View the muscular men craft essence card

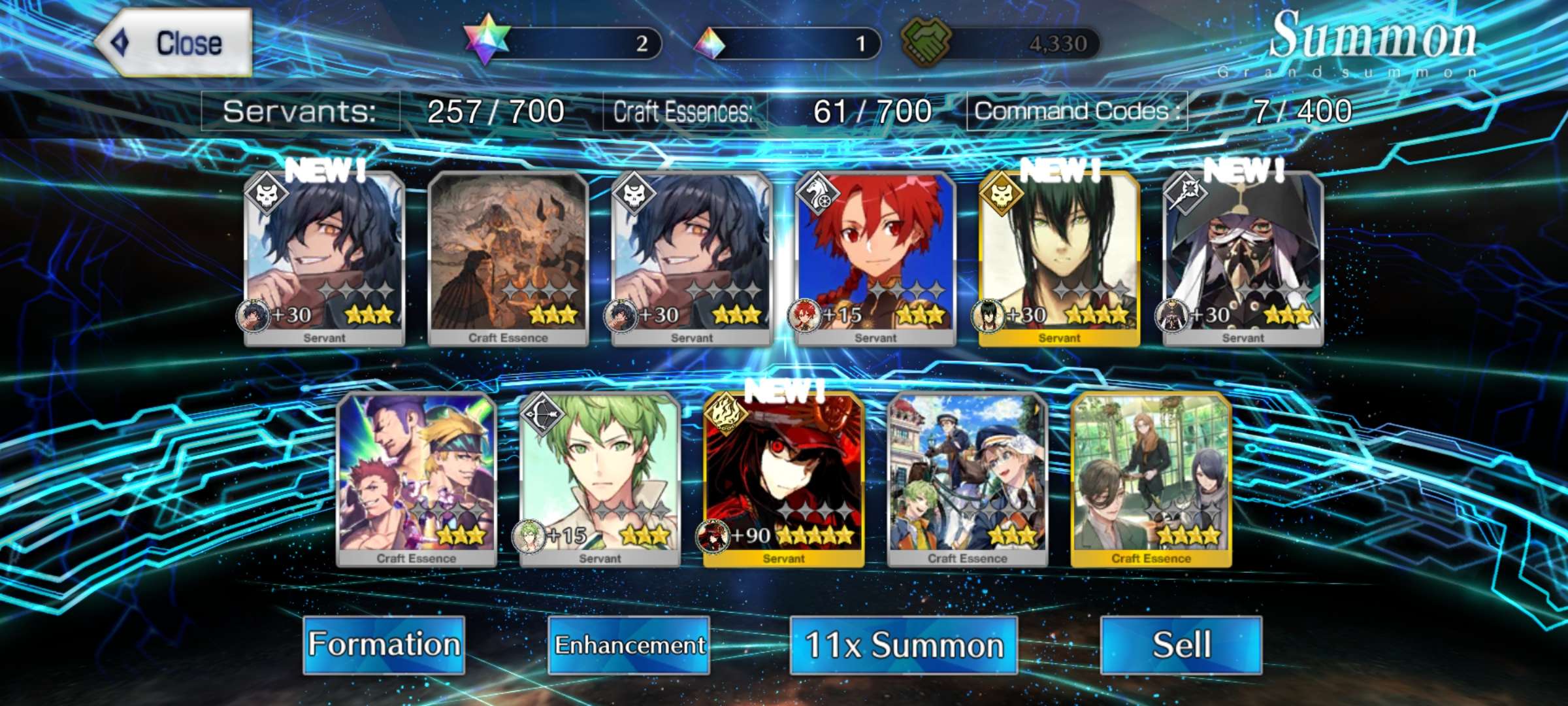[x=417, y=479]
